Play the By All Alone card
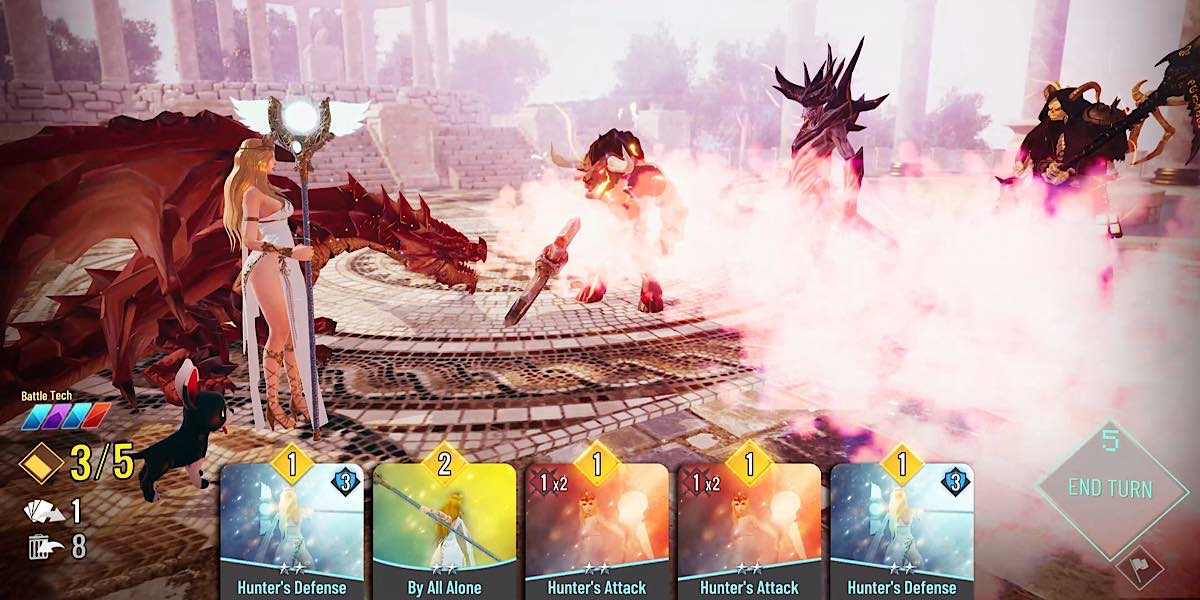 [x=444, y=530]
